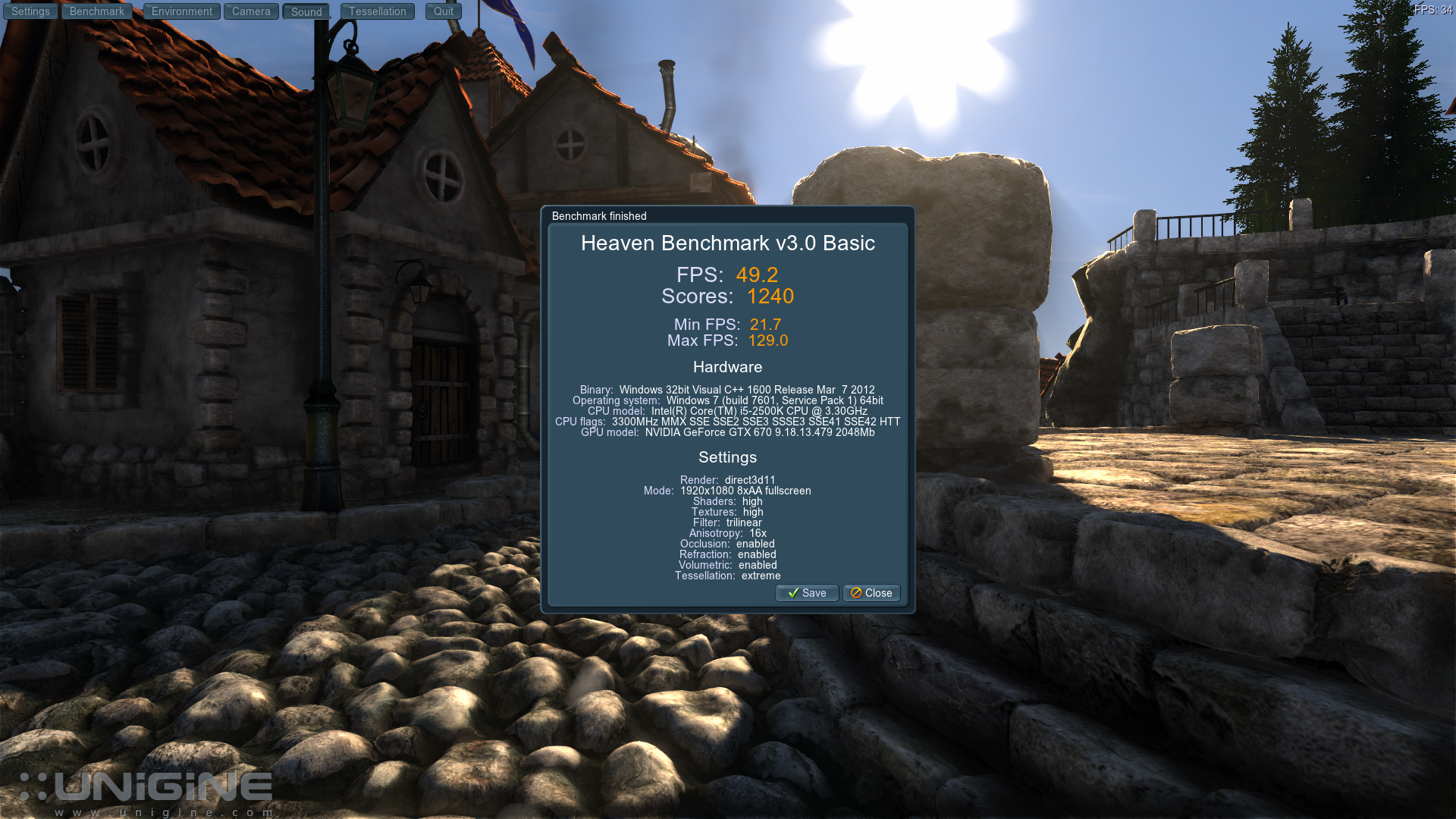This screenshot has width=1456, height=819.
Task: Toggle the Tessellation option
Action: pyautogui.click(x=378, y=11)
